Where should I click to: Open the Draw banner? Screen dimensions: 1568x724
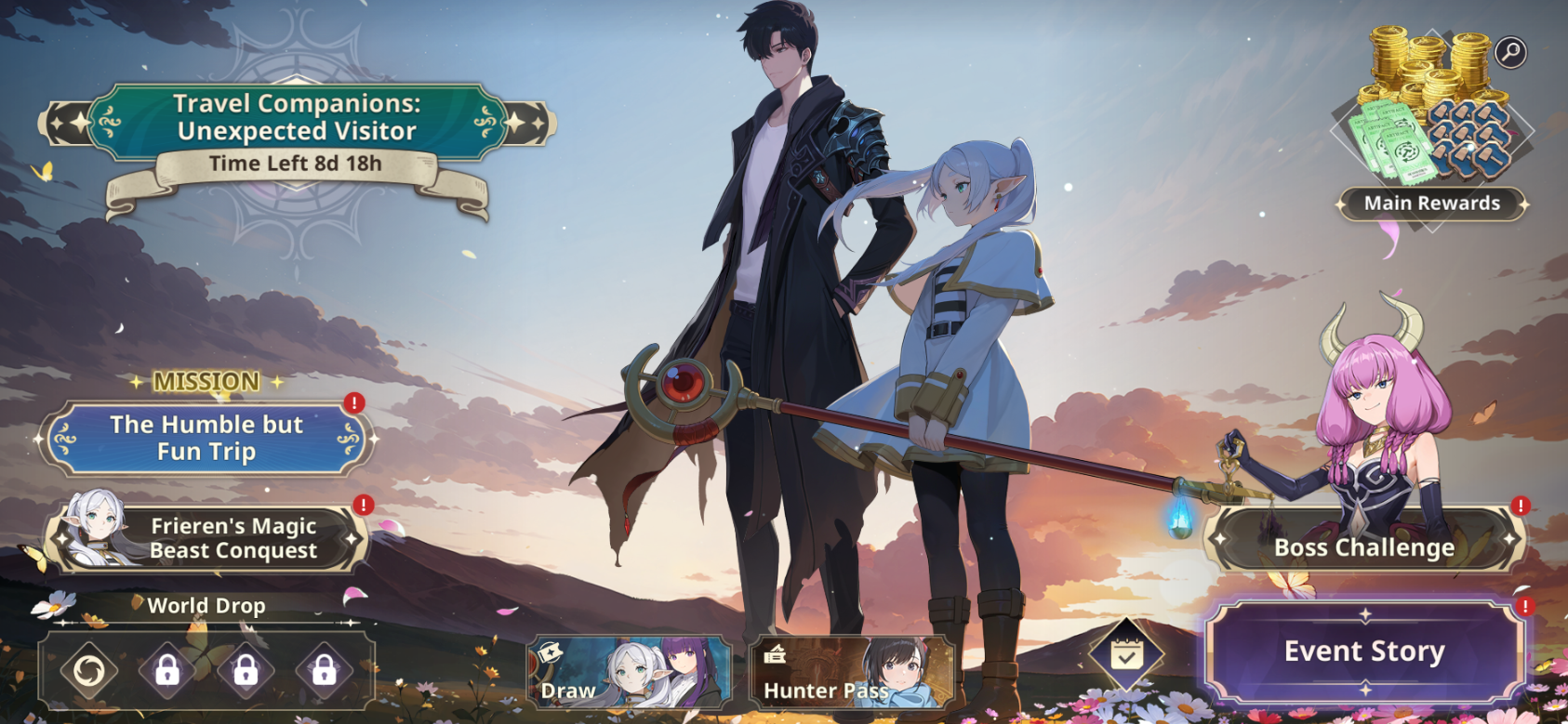coord(630,672)
